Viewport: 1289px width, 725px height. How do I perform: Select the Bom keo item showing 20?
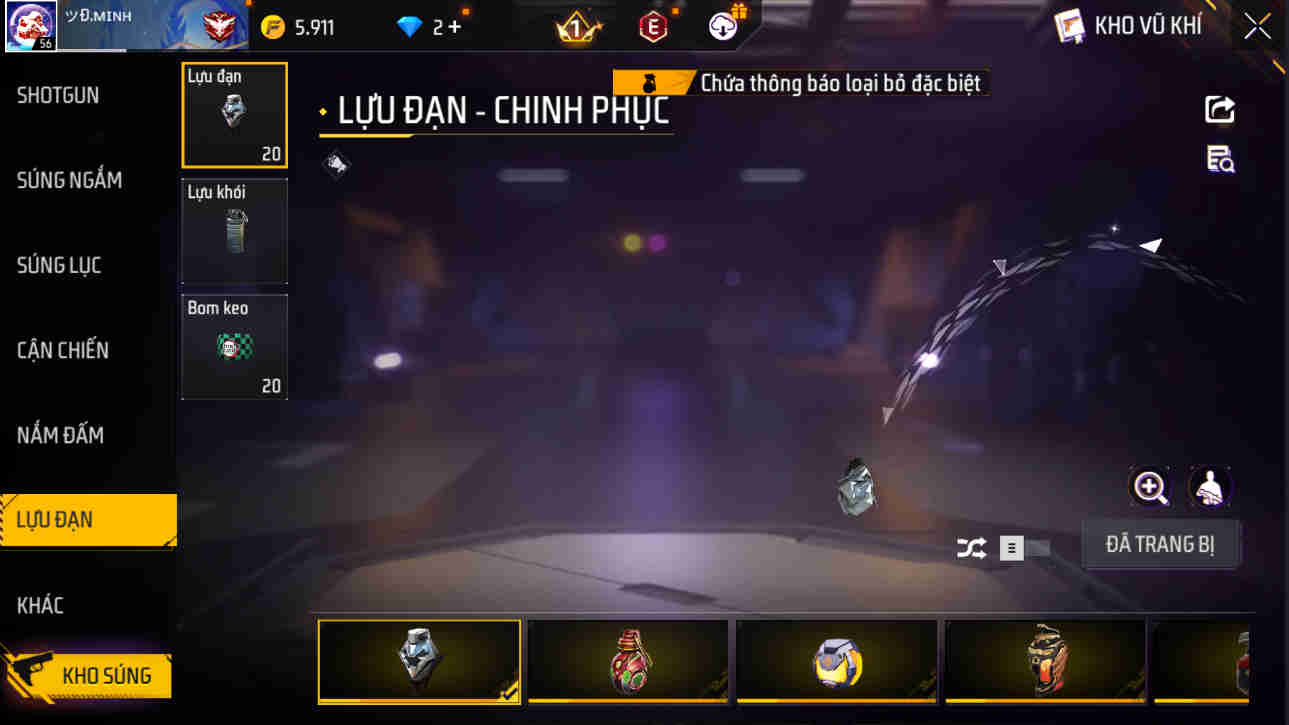(234, 345)
